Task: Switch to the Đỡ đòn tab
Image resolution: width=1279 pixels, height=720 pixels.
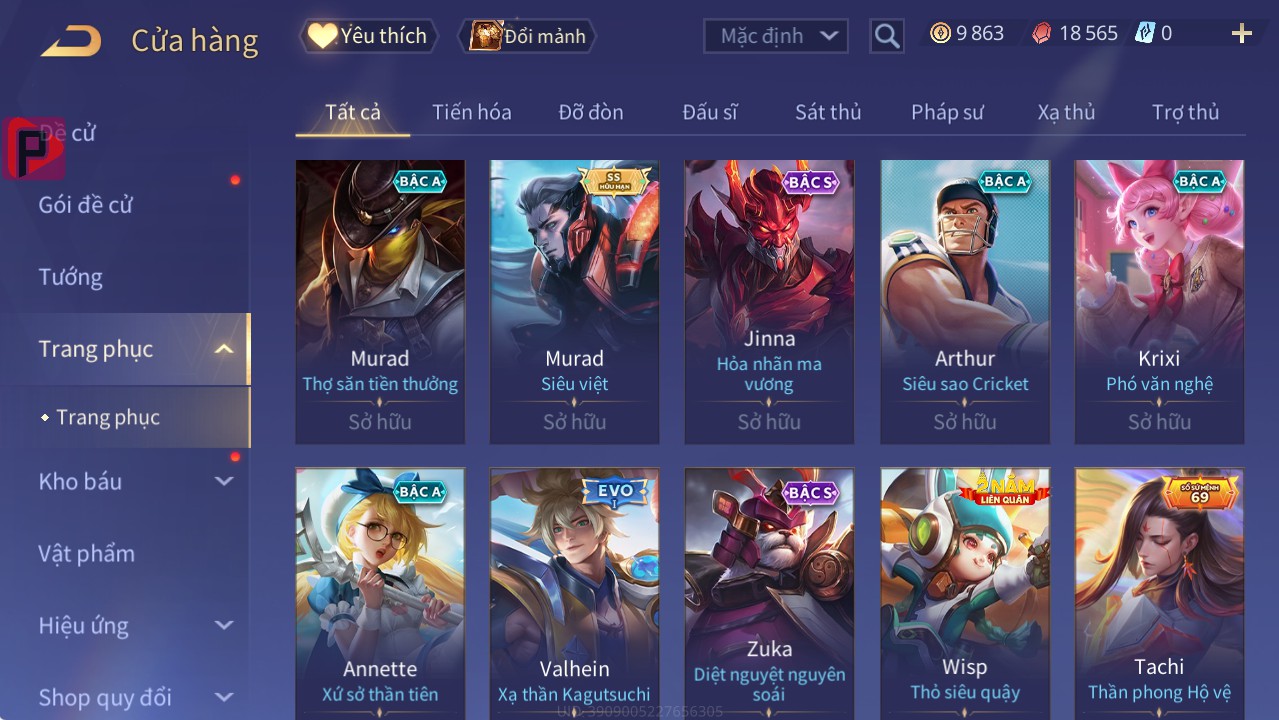Action: 590,112
